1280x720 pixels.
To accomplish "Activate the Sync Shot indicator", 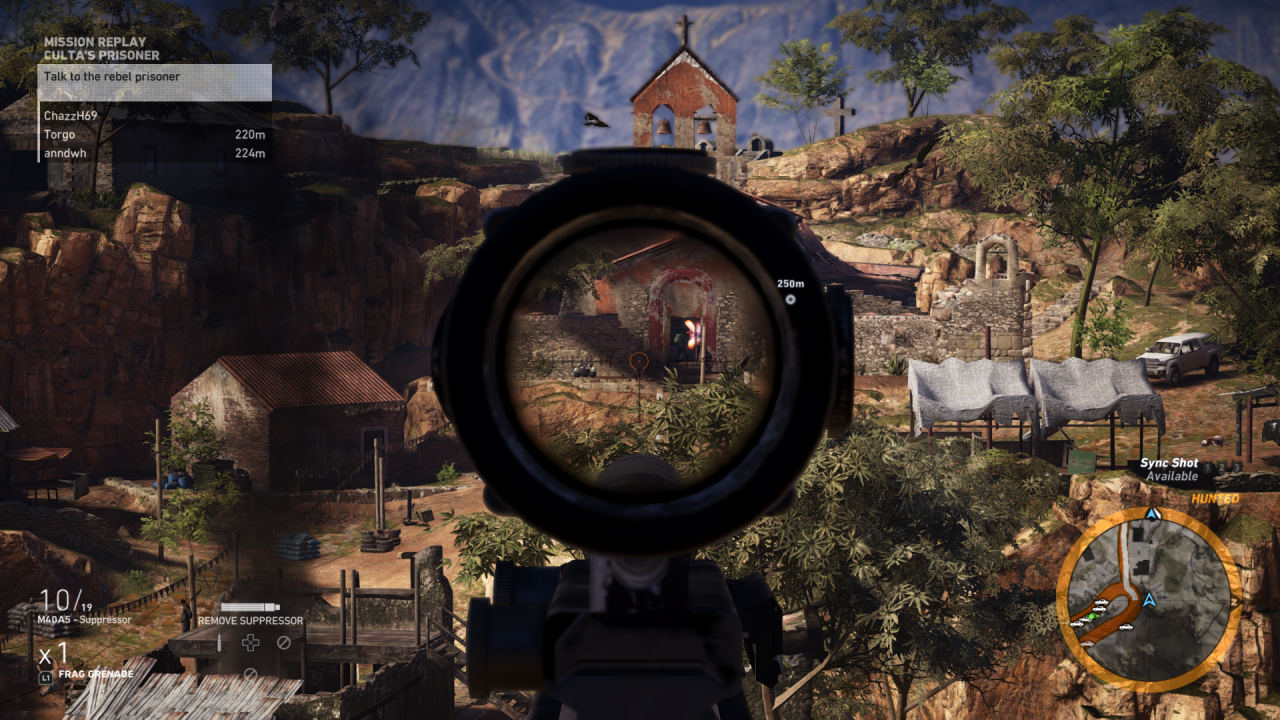I will pos(1170,470).
